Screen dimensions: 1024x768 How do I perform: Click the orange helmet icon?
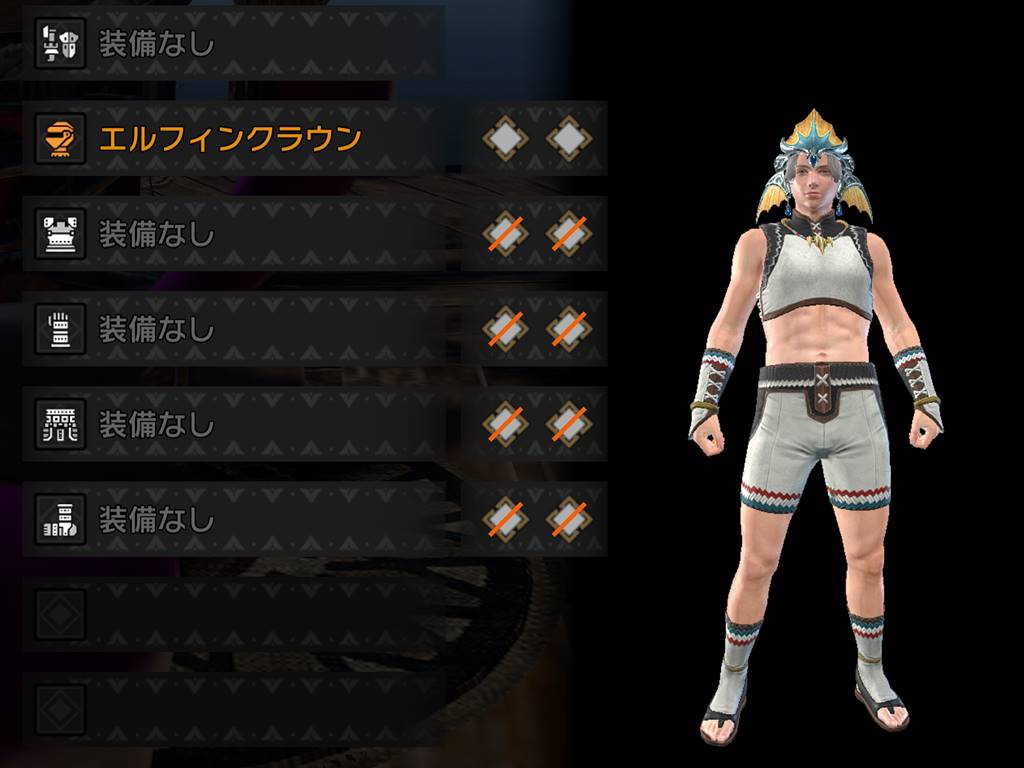[x=60, y=139]
